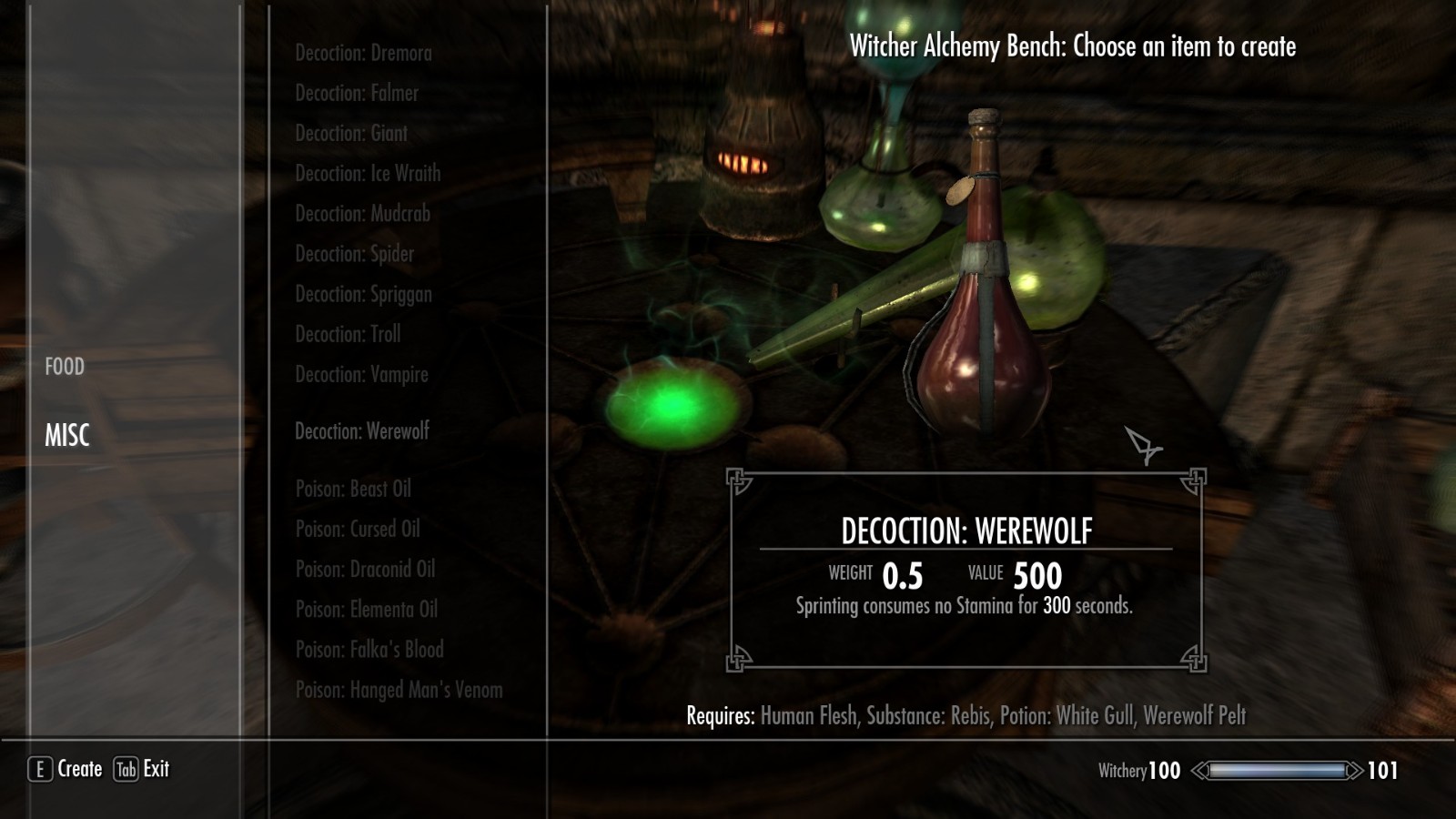
Task: Click the Create button
Action: pyautogui.click(x=66, y=769)
